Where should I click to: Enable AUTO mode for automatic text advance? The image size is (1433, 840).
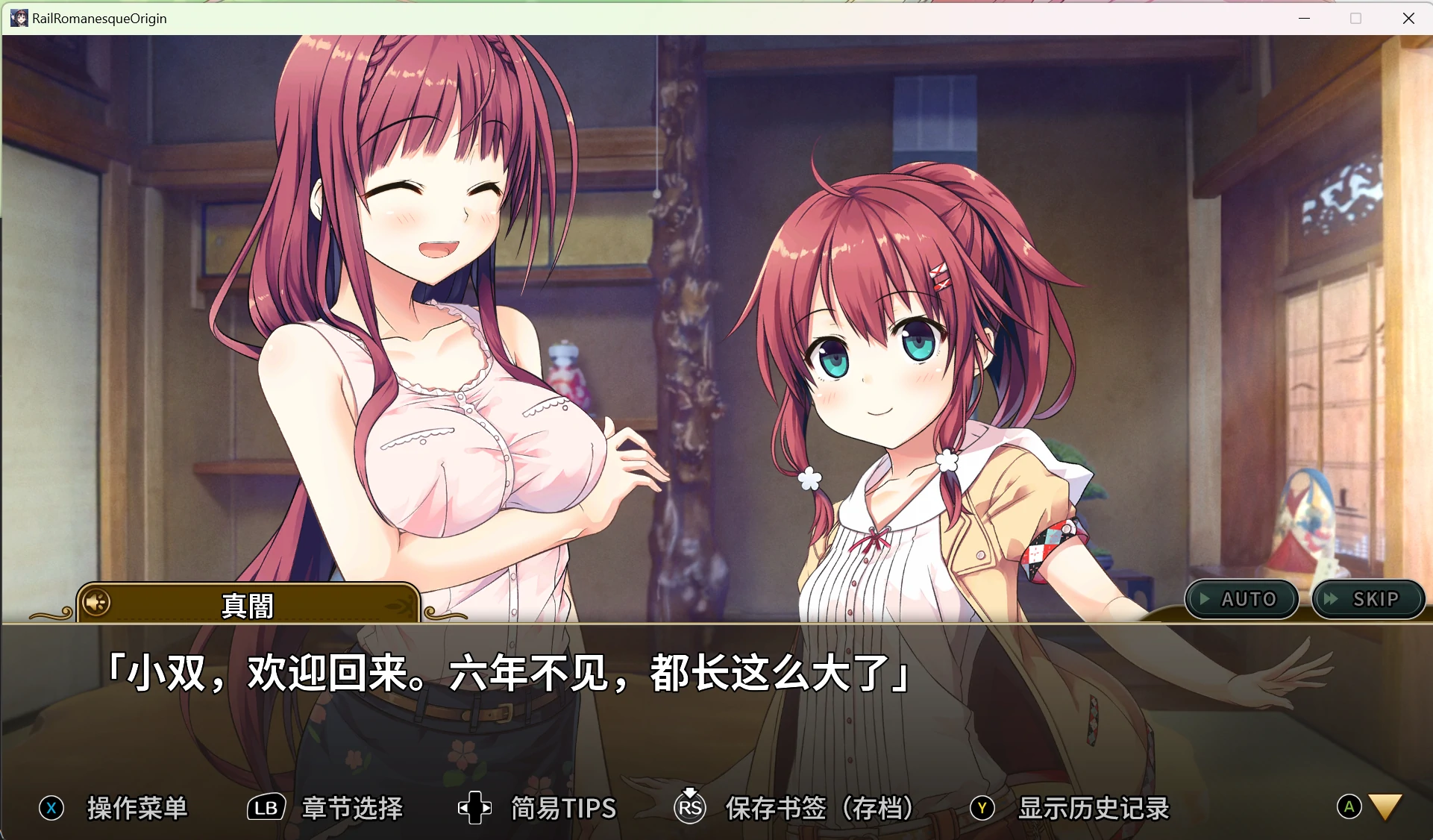(x=1241, y=599)
